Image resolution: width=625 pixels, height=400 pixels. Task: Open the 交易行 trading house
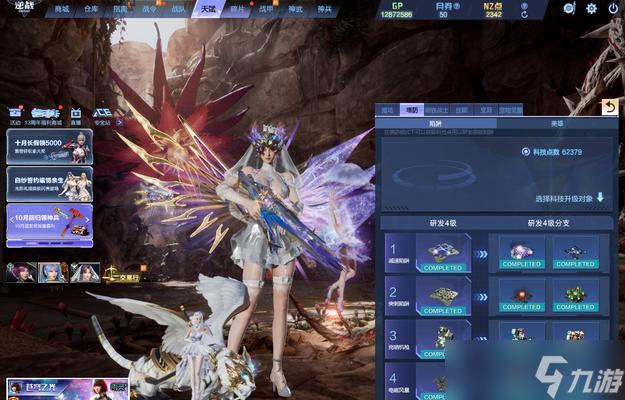click(x=119, y=272)
